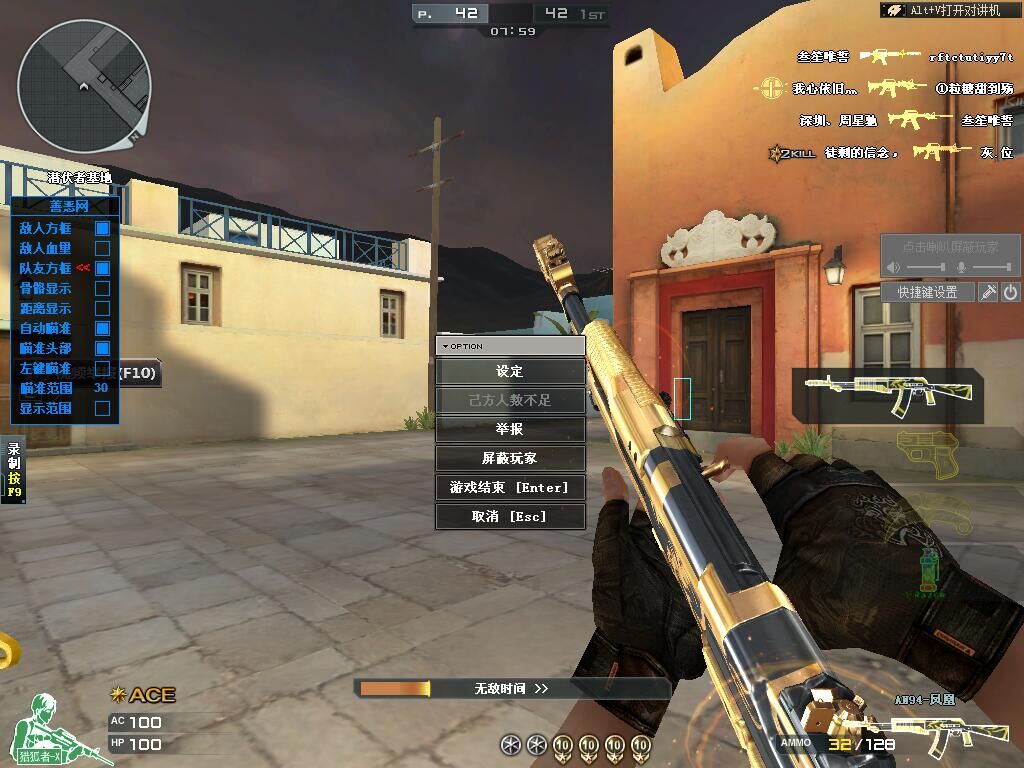1024x768 pixels.
Task: Toggle the 自动瞄准 checkbox
Action: pyautogui.click(x=102, y=328)
